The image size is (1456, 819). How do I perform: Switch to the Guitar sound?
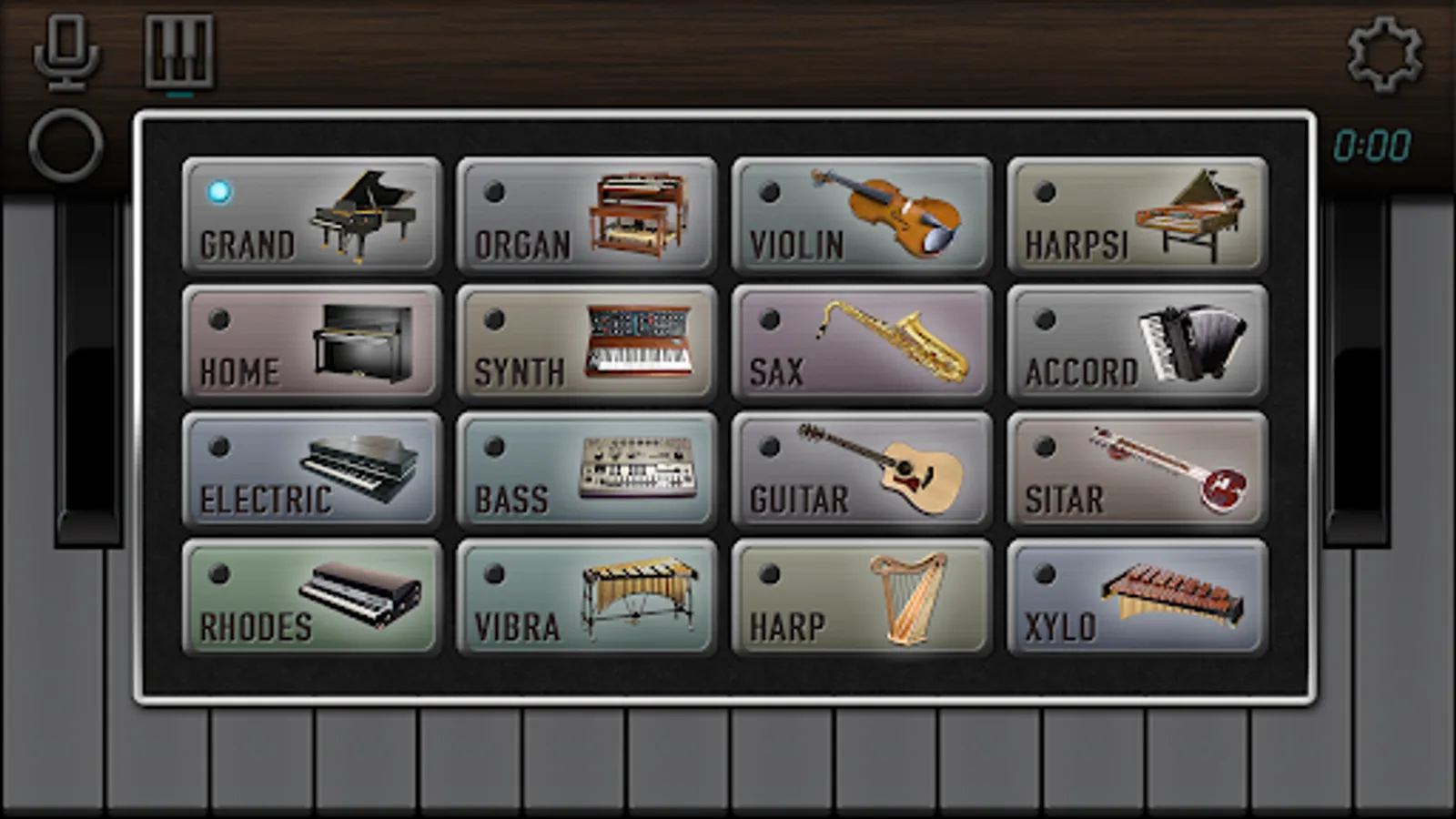click(x=861, y=471)
